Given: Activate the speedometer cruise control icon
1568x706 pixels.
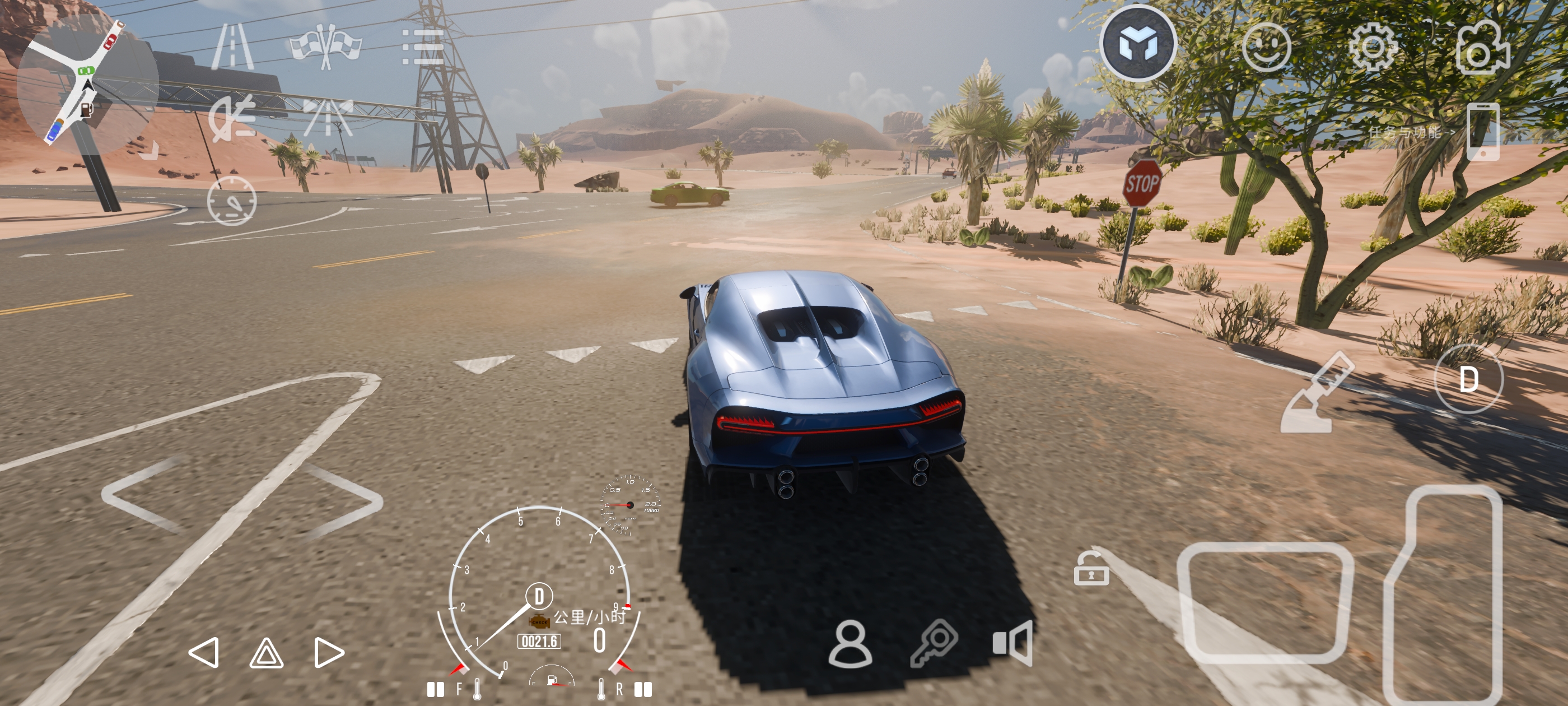Looking at the screenshot, I should [x=232, y=201].
